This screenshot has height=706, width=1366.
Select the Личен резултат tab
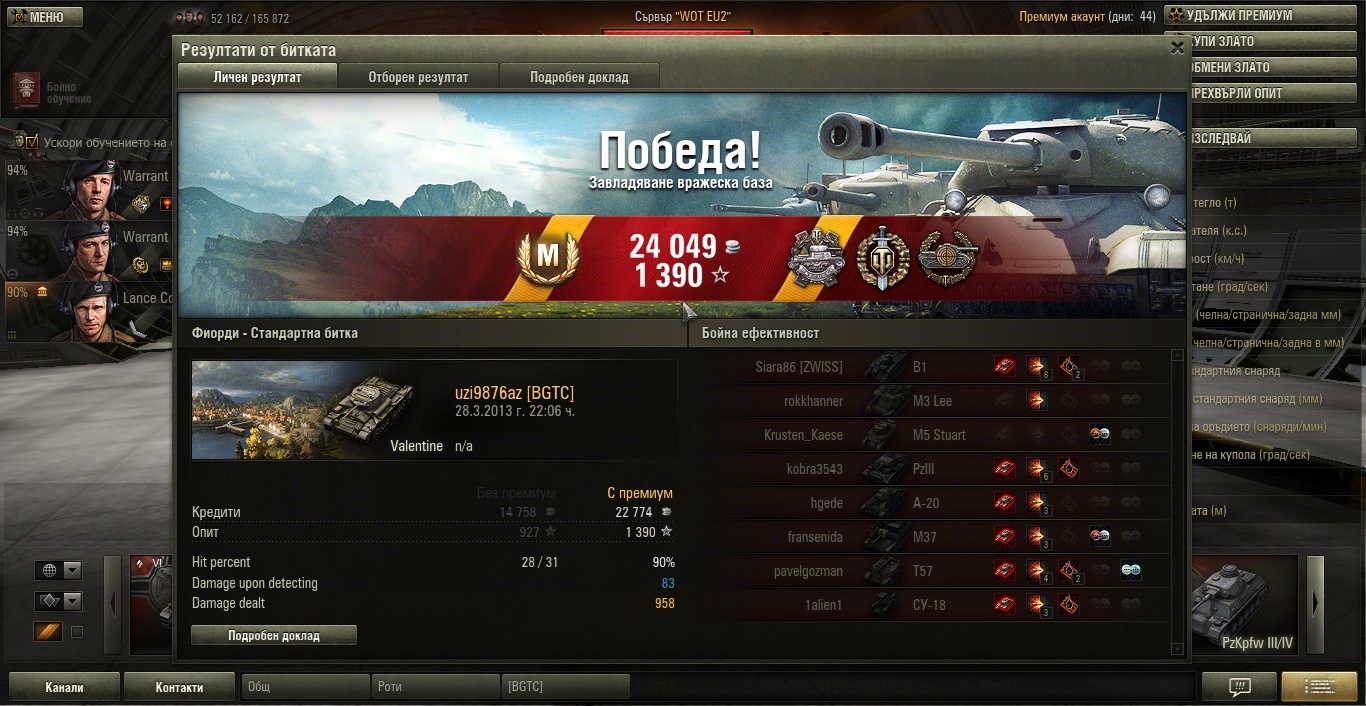click(x=257, y=77)
